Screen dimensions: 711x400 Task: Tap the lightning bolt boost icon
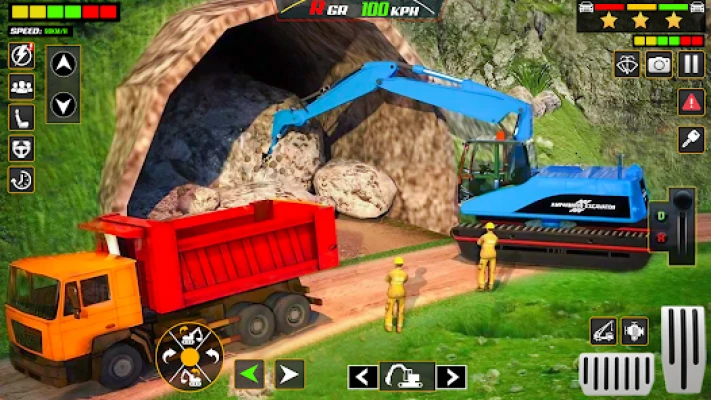(x=21, y=55)
